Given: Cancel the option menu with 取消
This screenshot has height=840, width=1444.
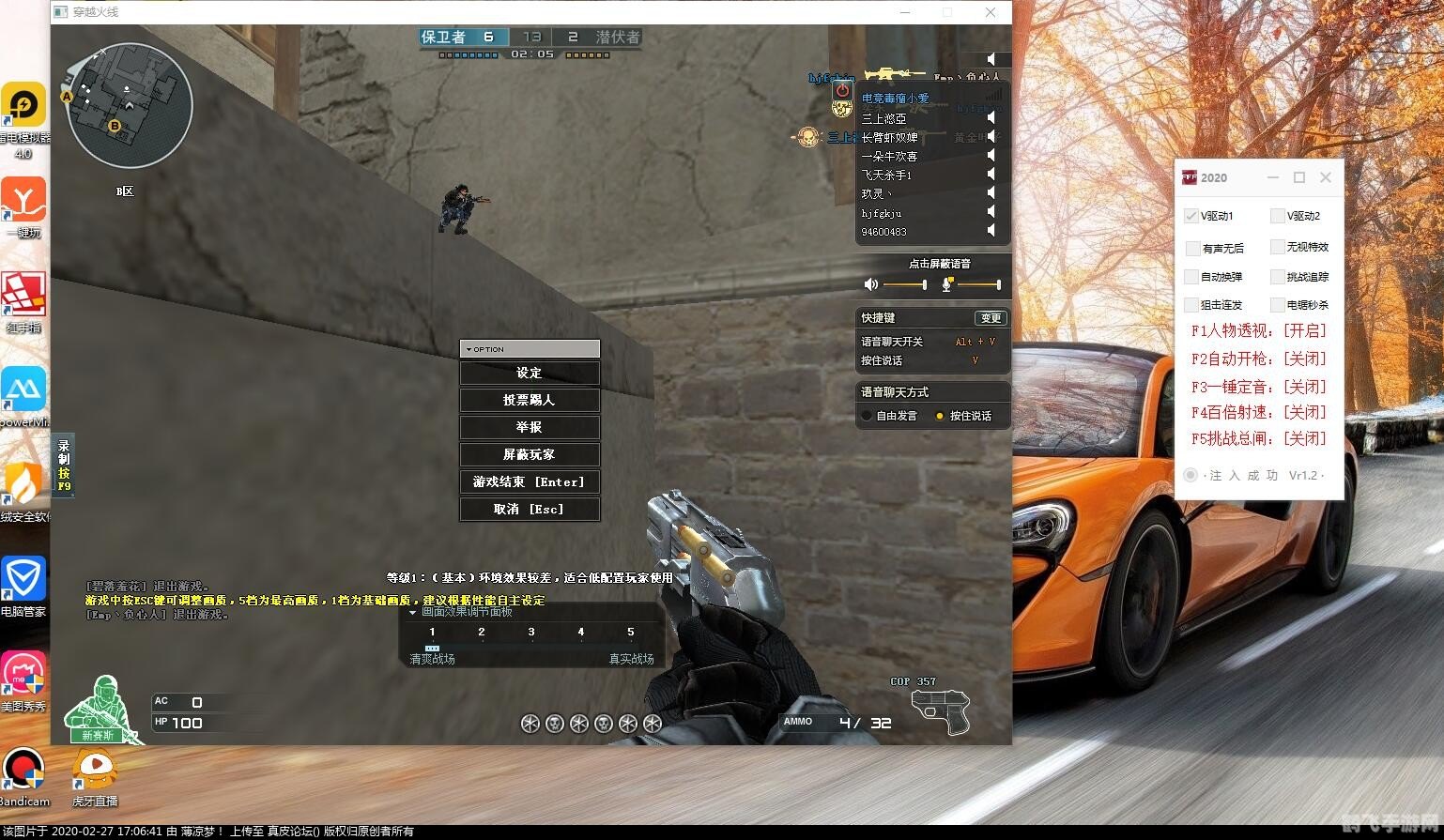Looking at the screenshot, I should point(530,509).
